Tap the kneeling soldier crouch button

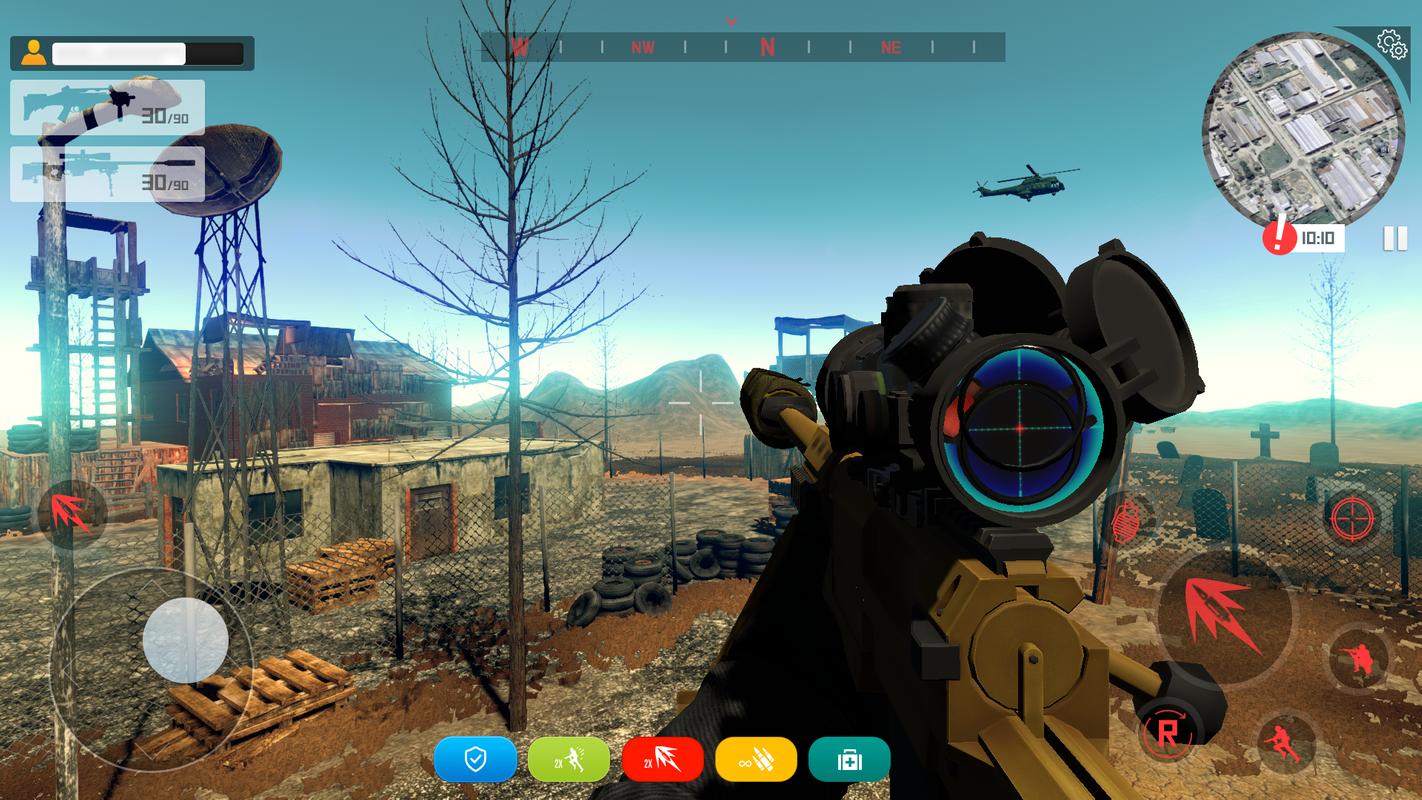click(x=1359, y=659)
